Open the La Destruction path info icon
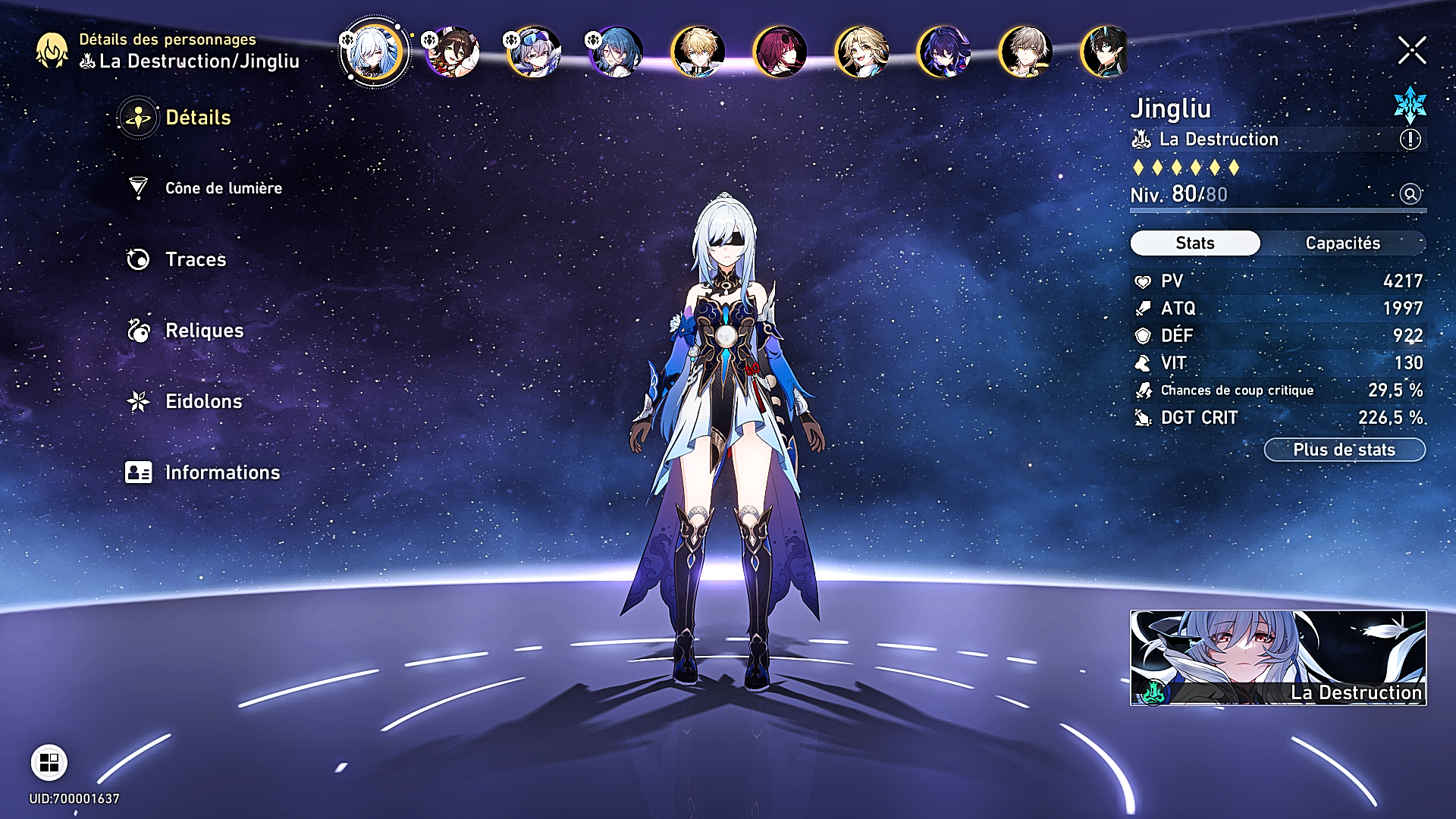This screenshot has height=819, width=1456. coord(1410,140)
